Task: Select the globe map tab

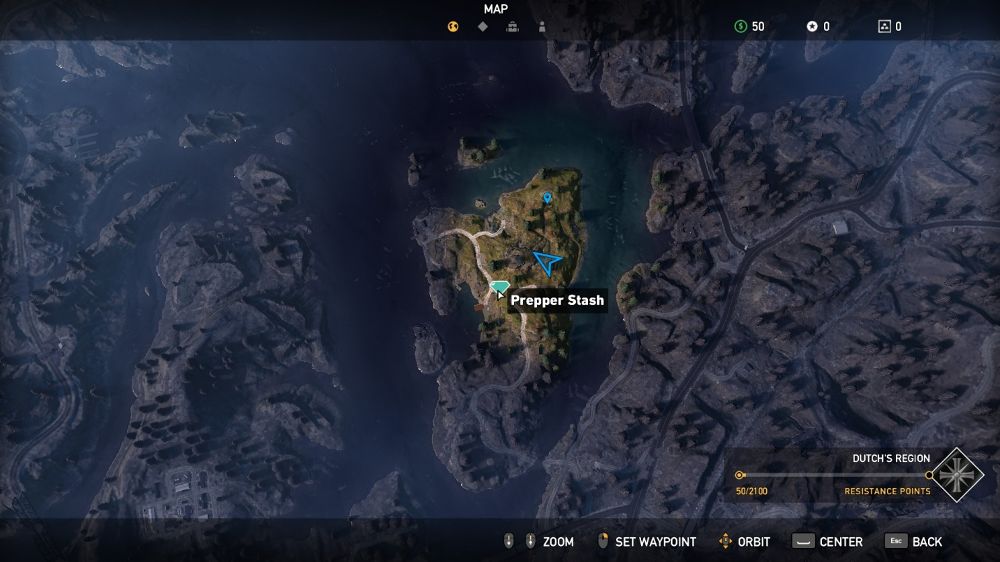Action: click(452, 27)
